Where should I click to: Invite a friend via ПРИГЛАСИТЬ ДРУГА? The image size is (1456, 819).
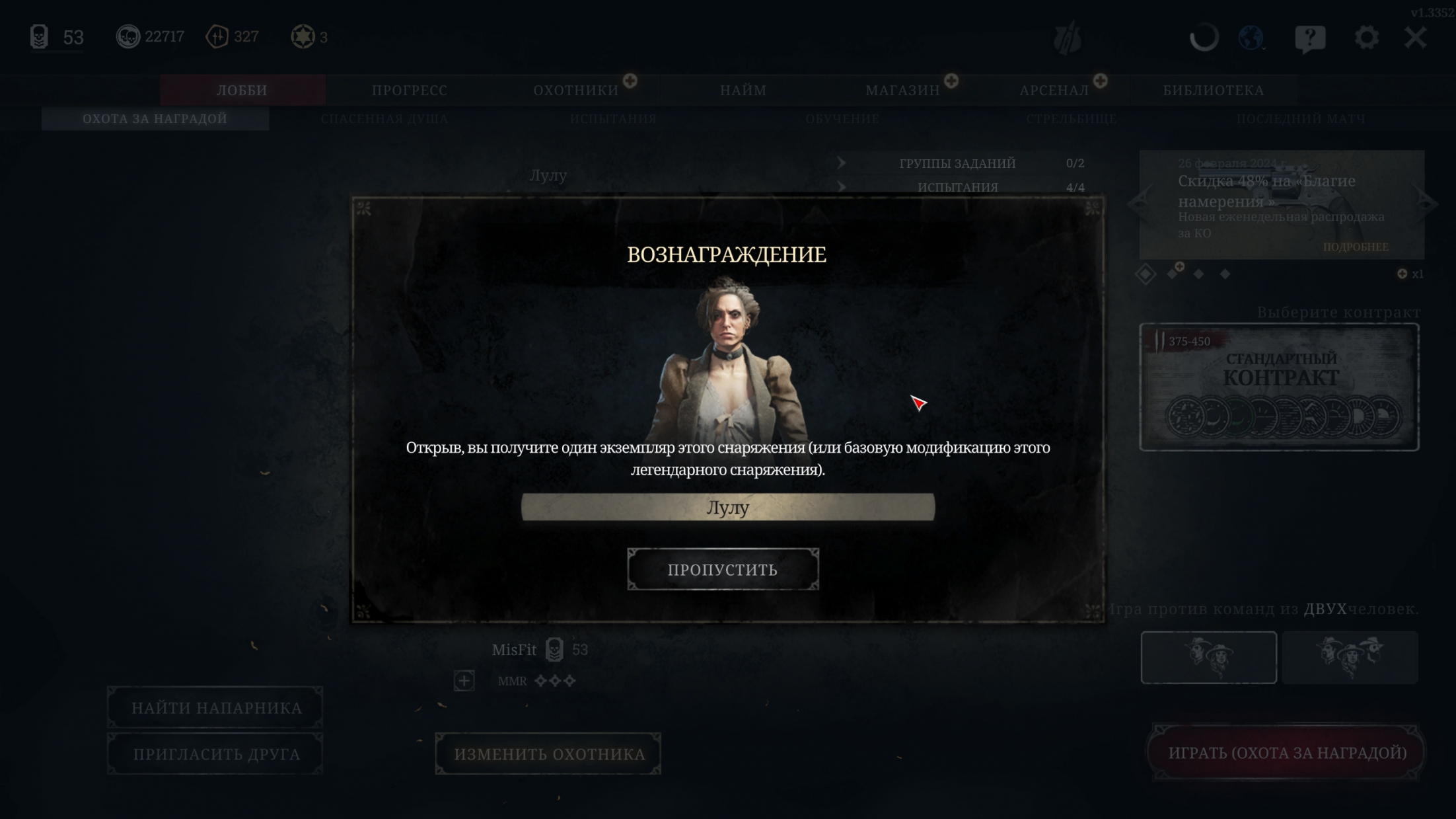click(x=216, y=754)
